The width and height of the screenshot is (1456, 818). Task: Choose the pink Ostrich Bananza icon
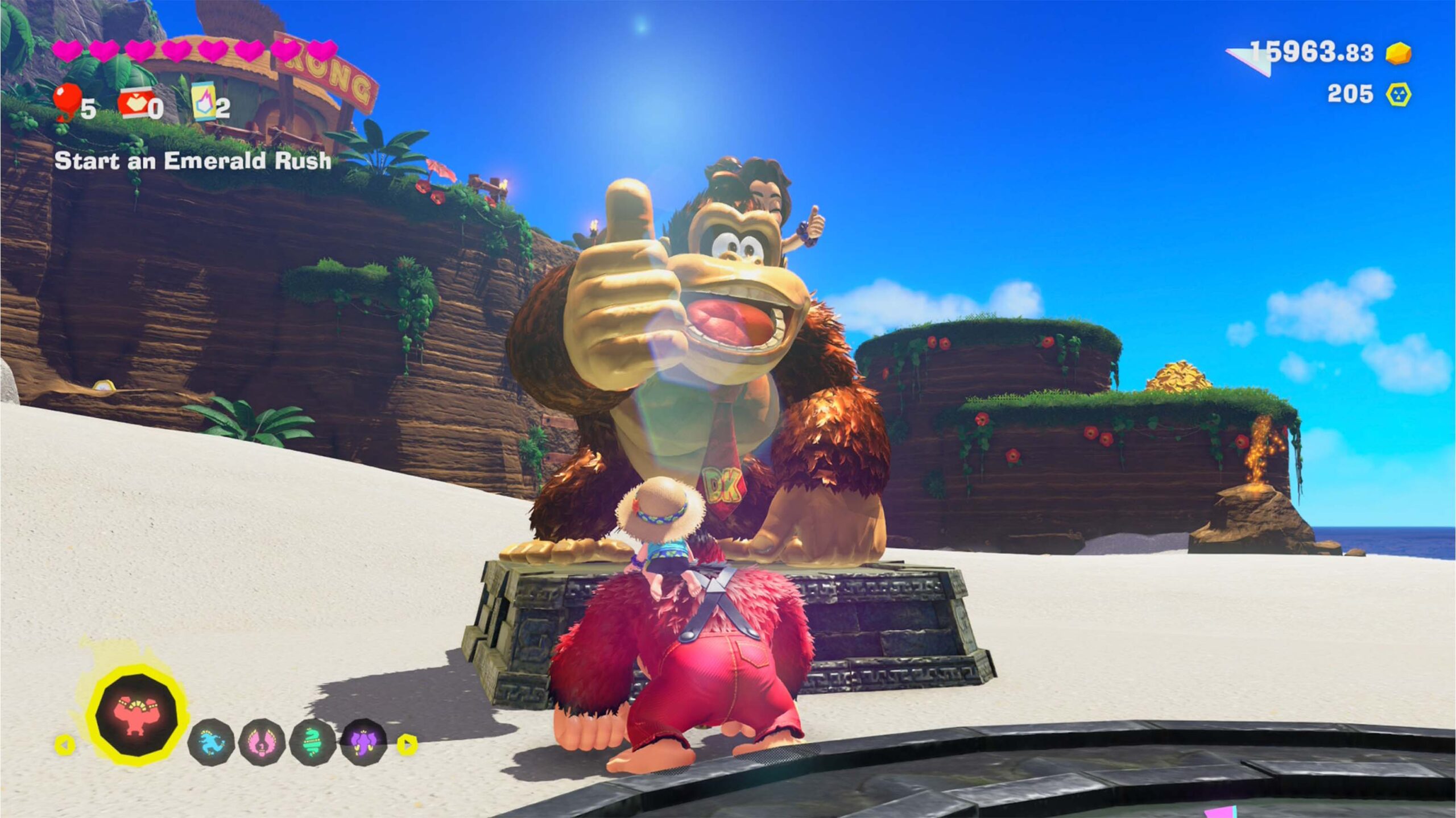(262, 742)
